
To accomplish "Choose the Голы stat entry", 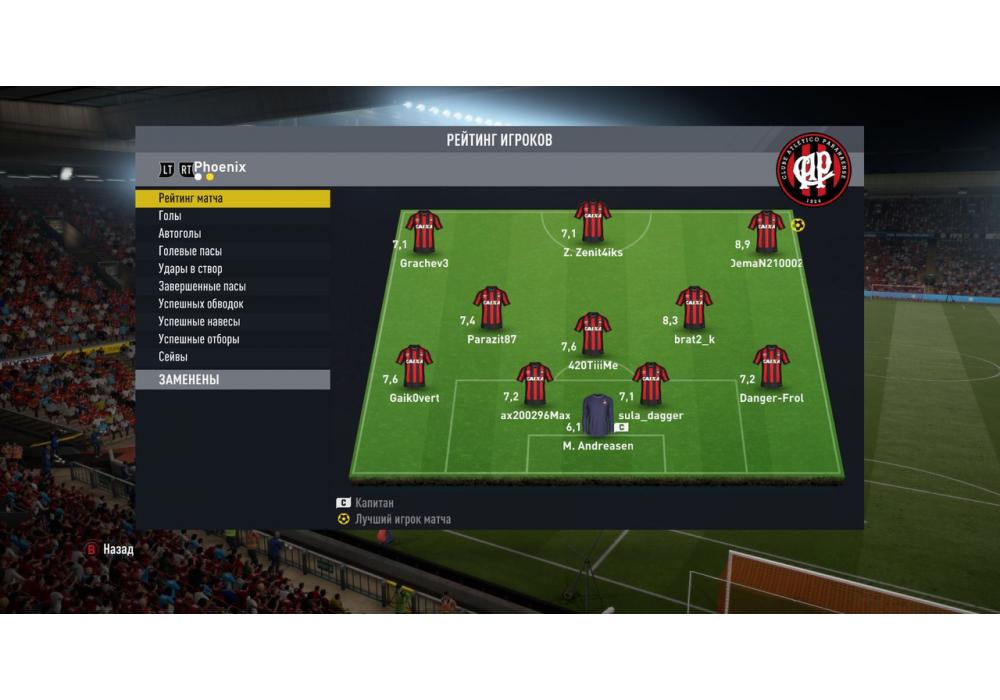I will (232, 216).
